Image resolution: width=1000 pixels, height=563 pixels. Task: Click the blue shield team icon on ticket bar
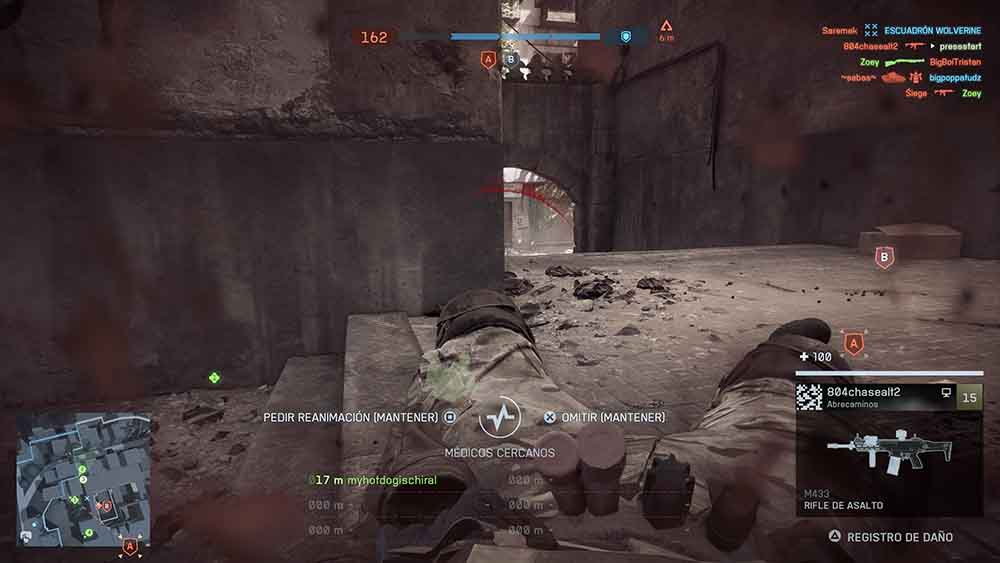(626, 37)
